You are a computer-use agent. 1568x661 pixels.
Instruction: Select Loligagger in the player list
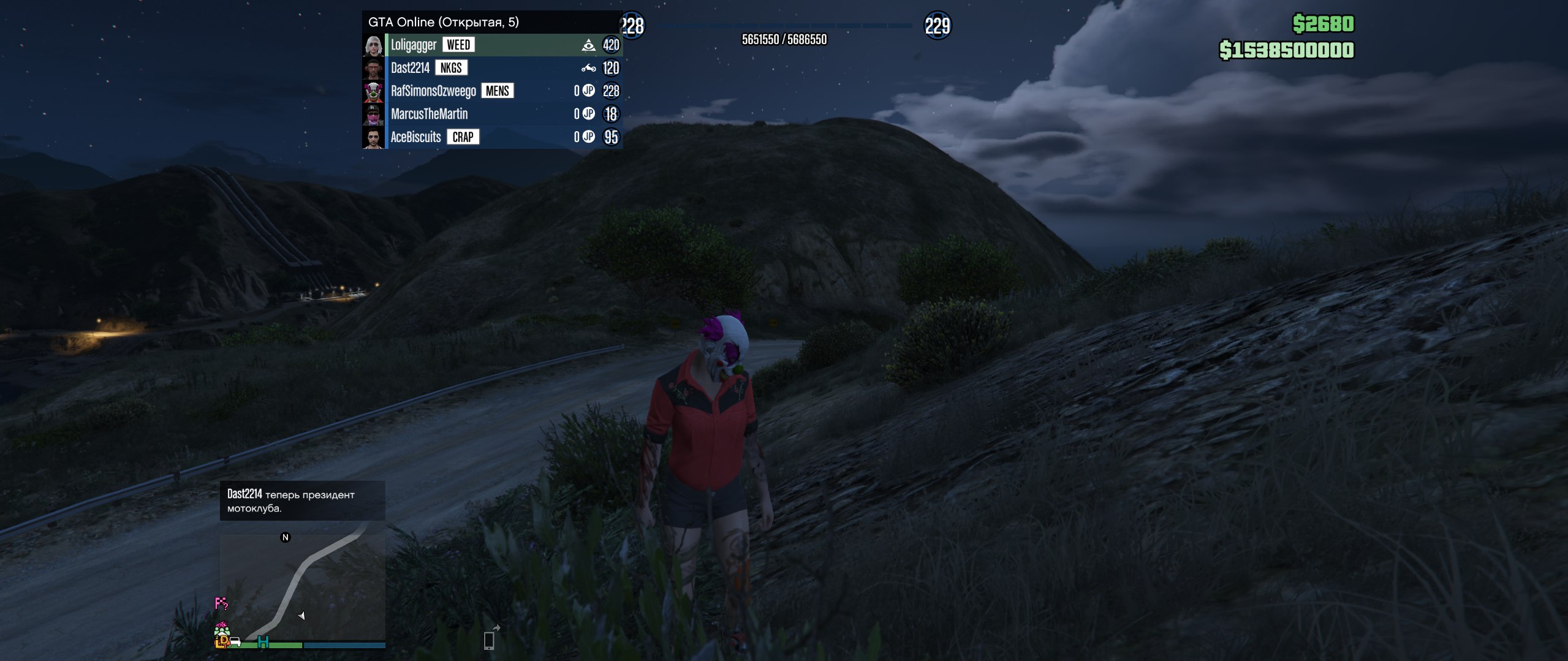414,45
